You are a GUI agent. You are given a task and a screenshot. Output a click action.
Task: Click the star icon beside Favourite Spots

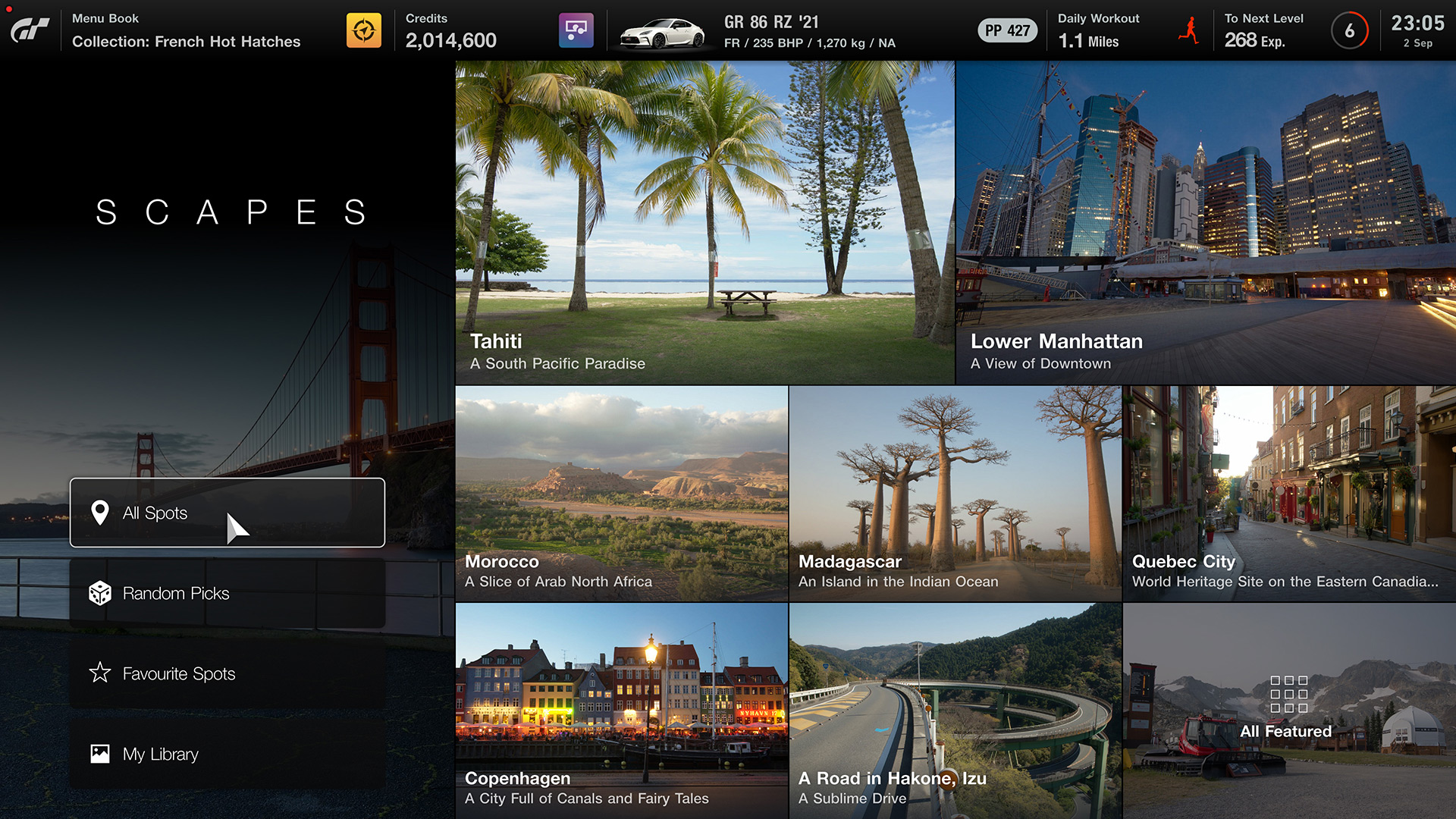pos(101,673)
